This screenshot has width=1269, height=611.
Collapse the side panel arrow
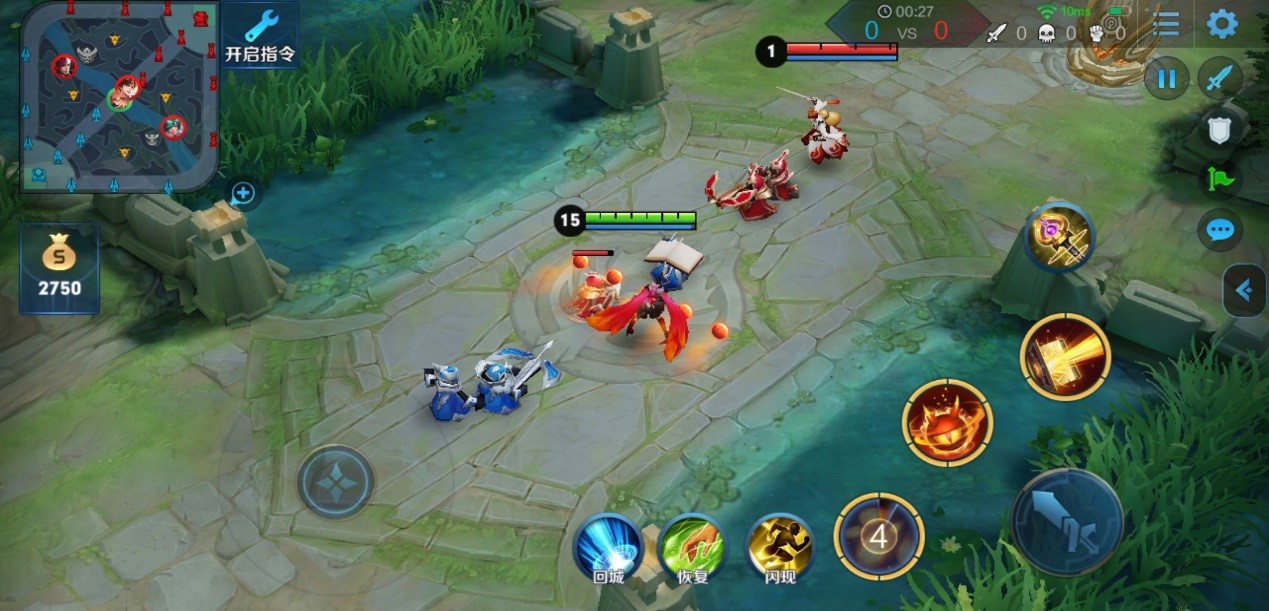coord(1244,291)
